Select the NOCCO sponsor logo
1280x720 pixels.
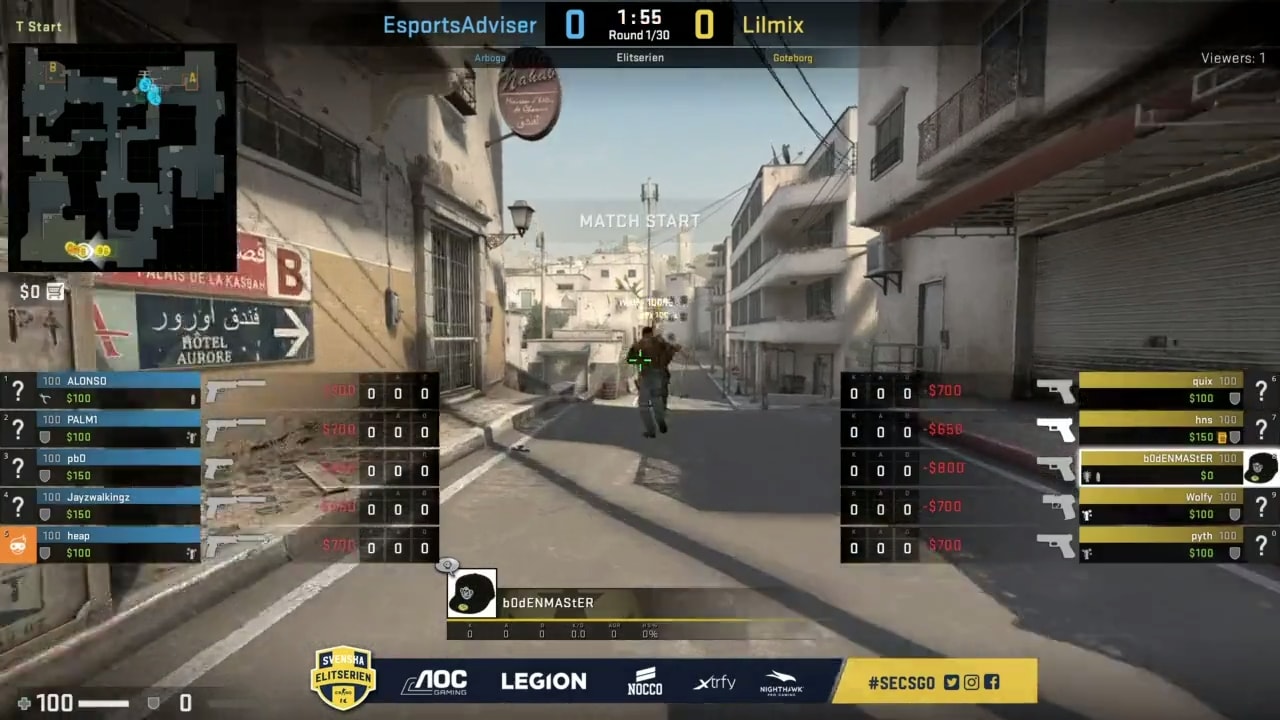click(644, 681)
